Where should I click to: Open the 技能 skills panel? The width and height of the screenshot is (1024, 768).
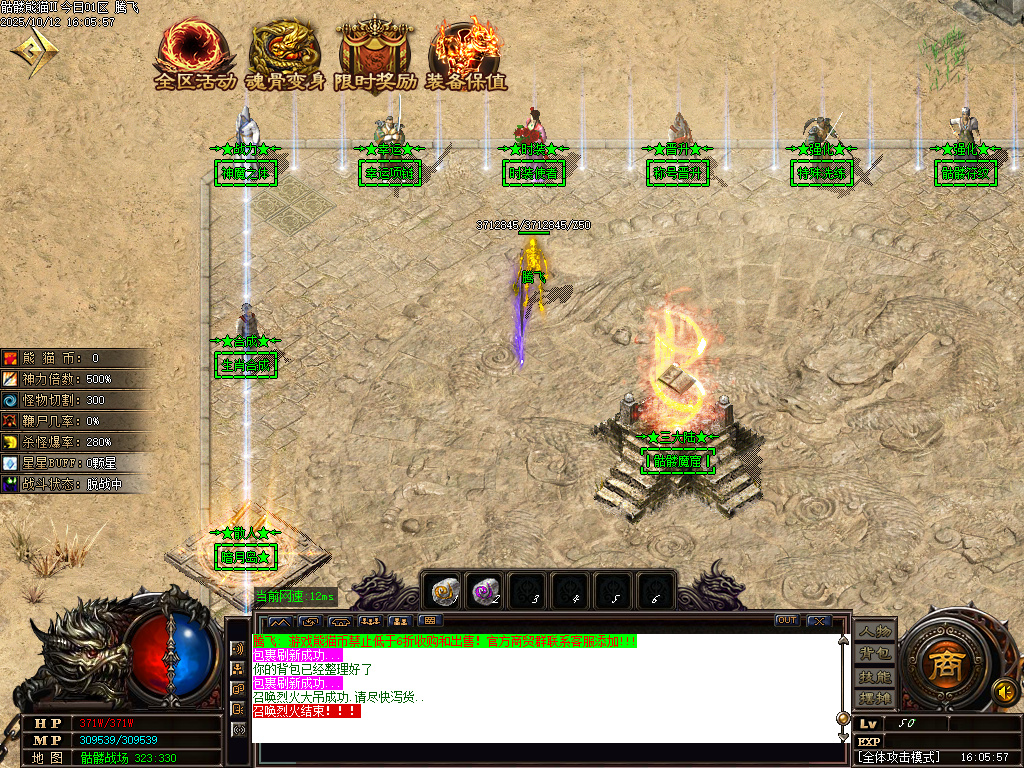(874, 676)
